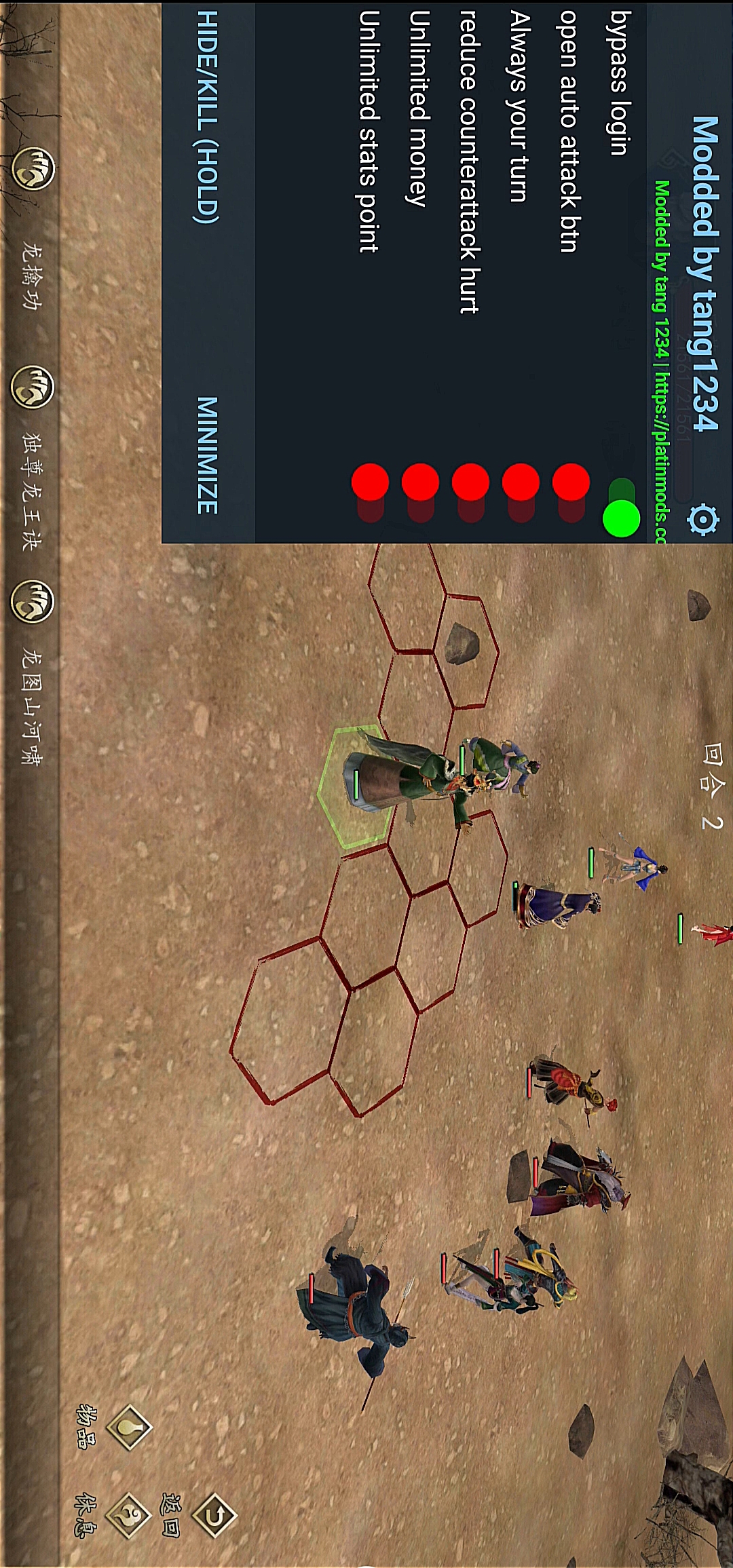
Task: Enable reduce counterattack hurt toggle
Action: click(x=470, y=492)
